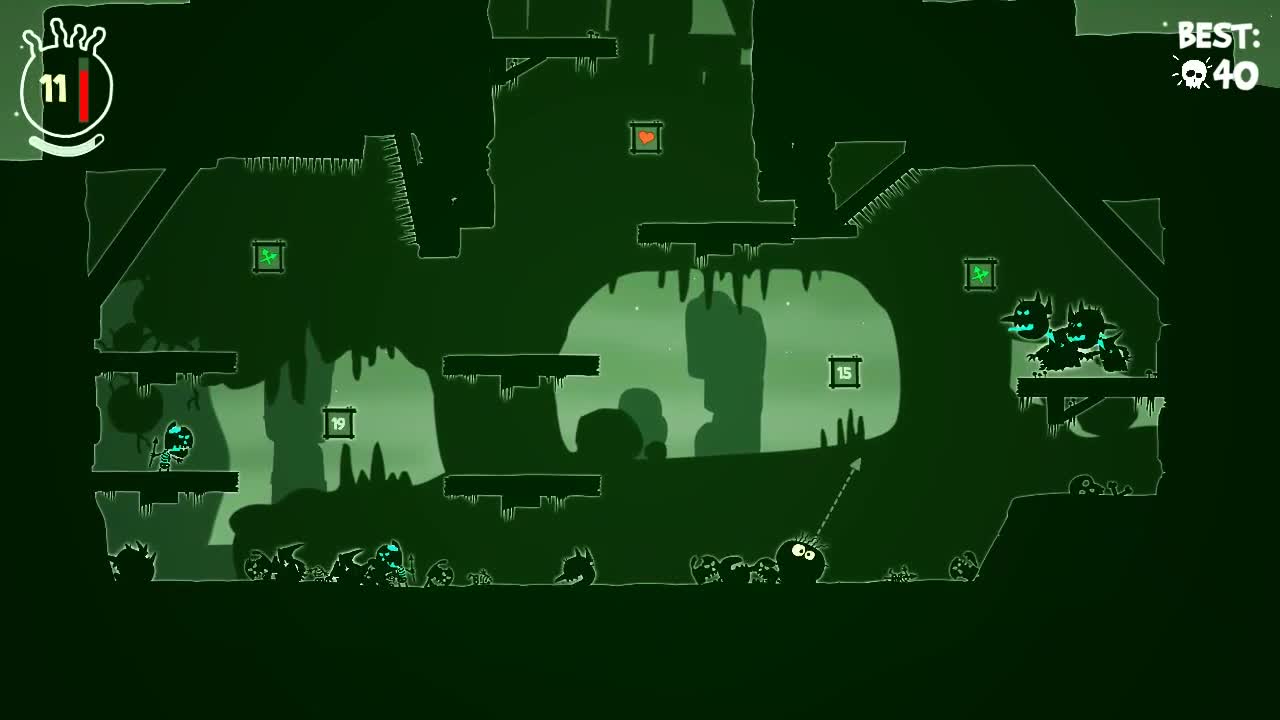
Task: Open the crate labeled 19
Action: tap(337, 424)
